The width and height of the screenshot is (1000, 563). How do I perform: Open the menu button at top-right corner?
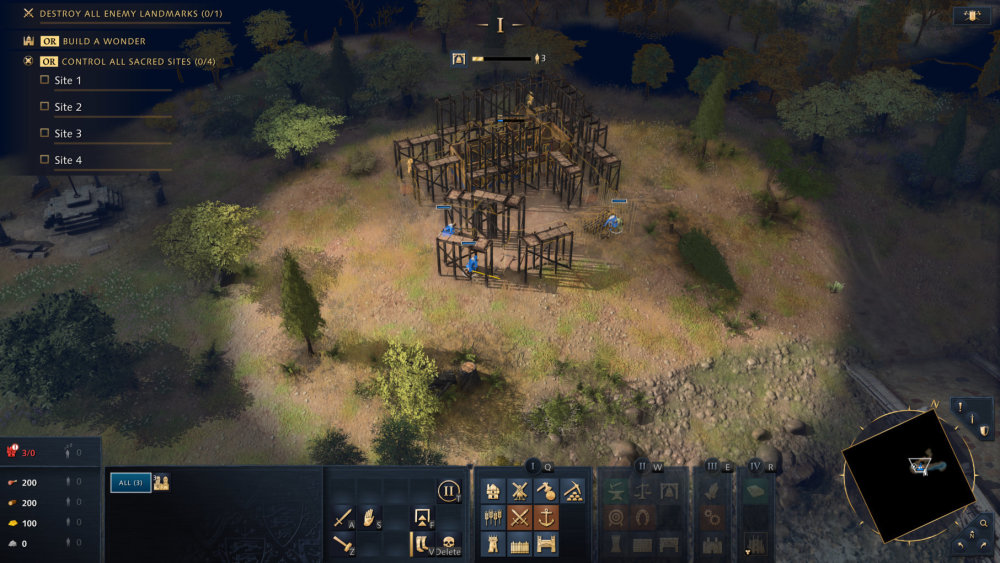click(971, 15)
